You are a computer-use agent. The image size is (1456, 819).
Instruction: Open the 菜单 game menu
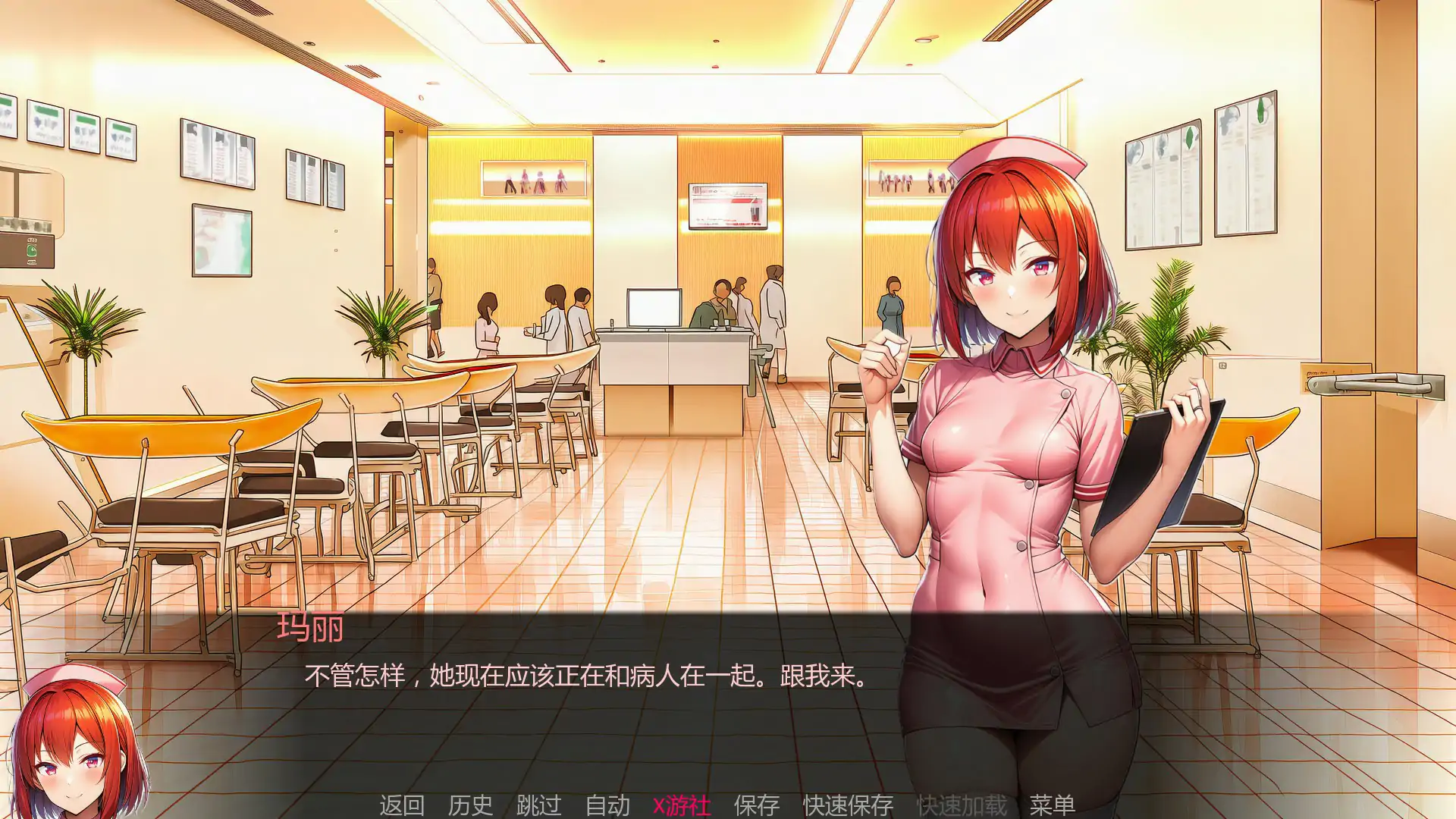1055,805
